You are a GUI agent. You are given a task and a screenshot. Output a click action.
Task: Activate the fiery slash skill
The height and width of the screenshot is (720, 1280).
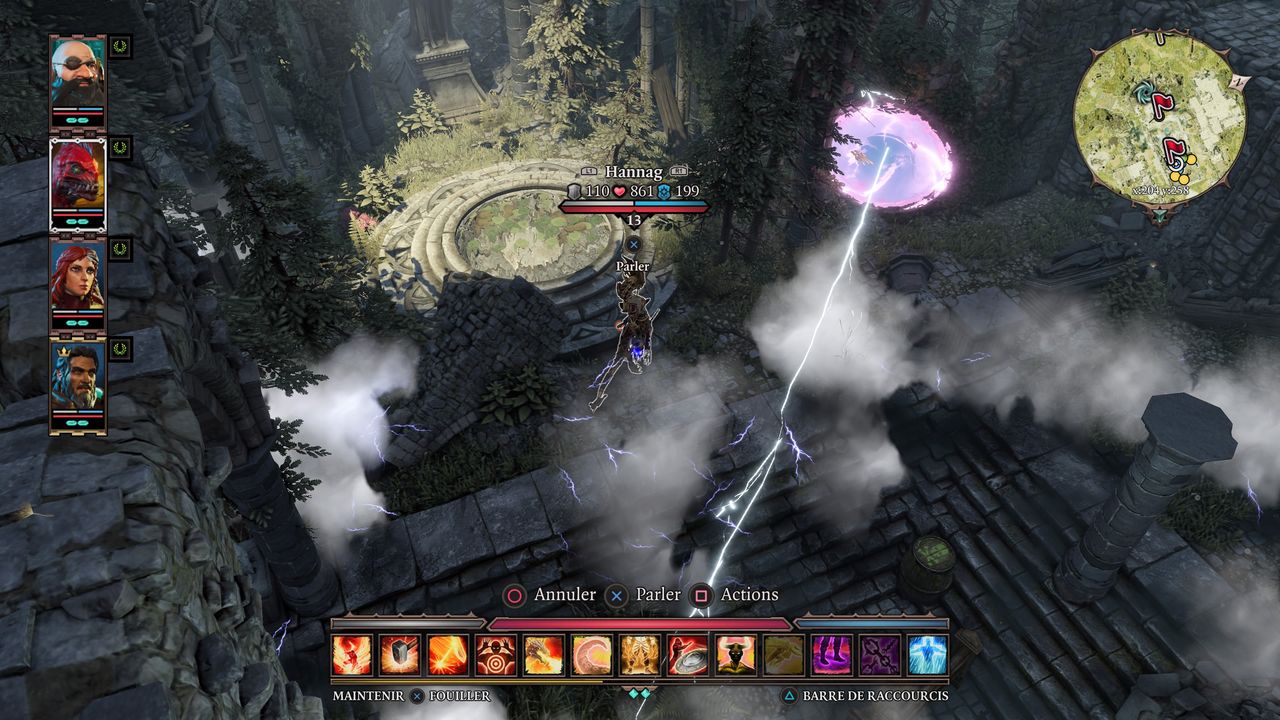pyautogui.click(x=448, y=655)
